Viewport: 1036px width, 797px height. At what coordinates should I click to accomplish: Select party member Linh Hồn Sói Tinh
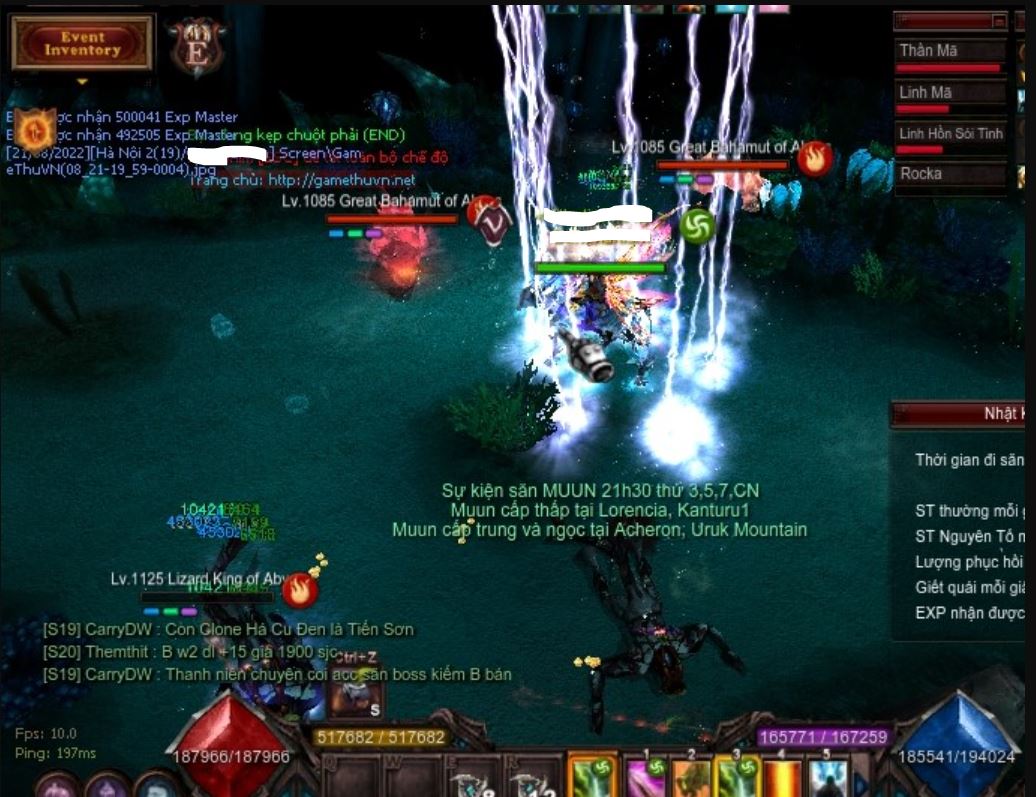pos(949,134)
